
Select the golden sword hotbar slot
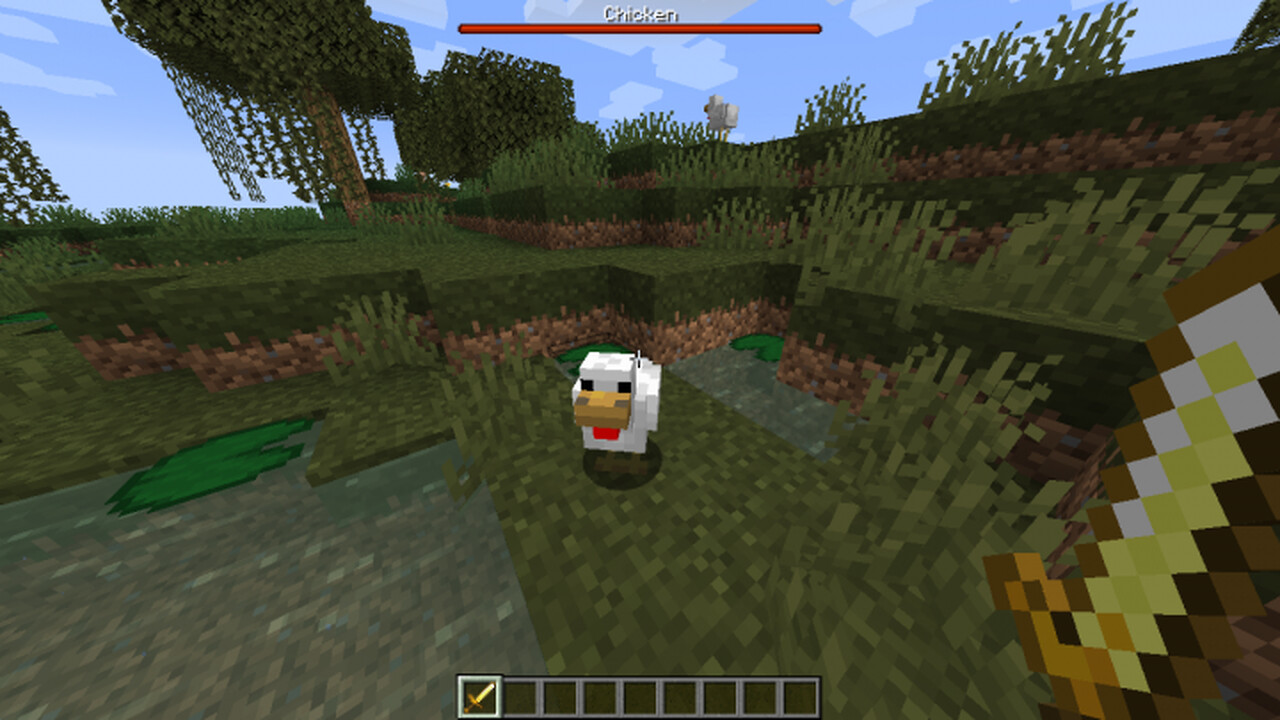tap(479, 697)
